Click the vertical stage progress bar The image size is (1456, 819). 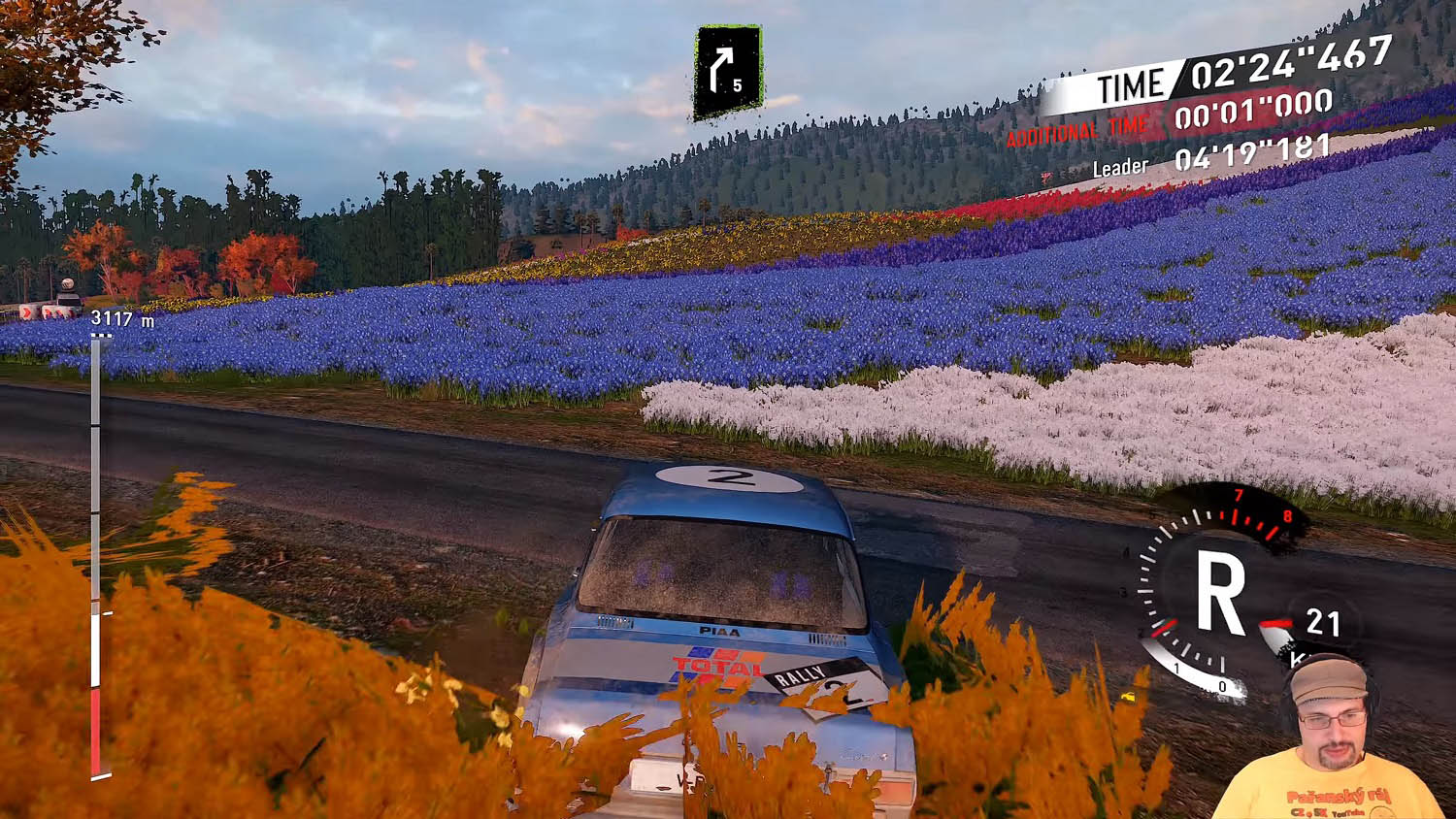click(96, 555)
